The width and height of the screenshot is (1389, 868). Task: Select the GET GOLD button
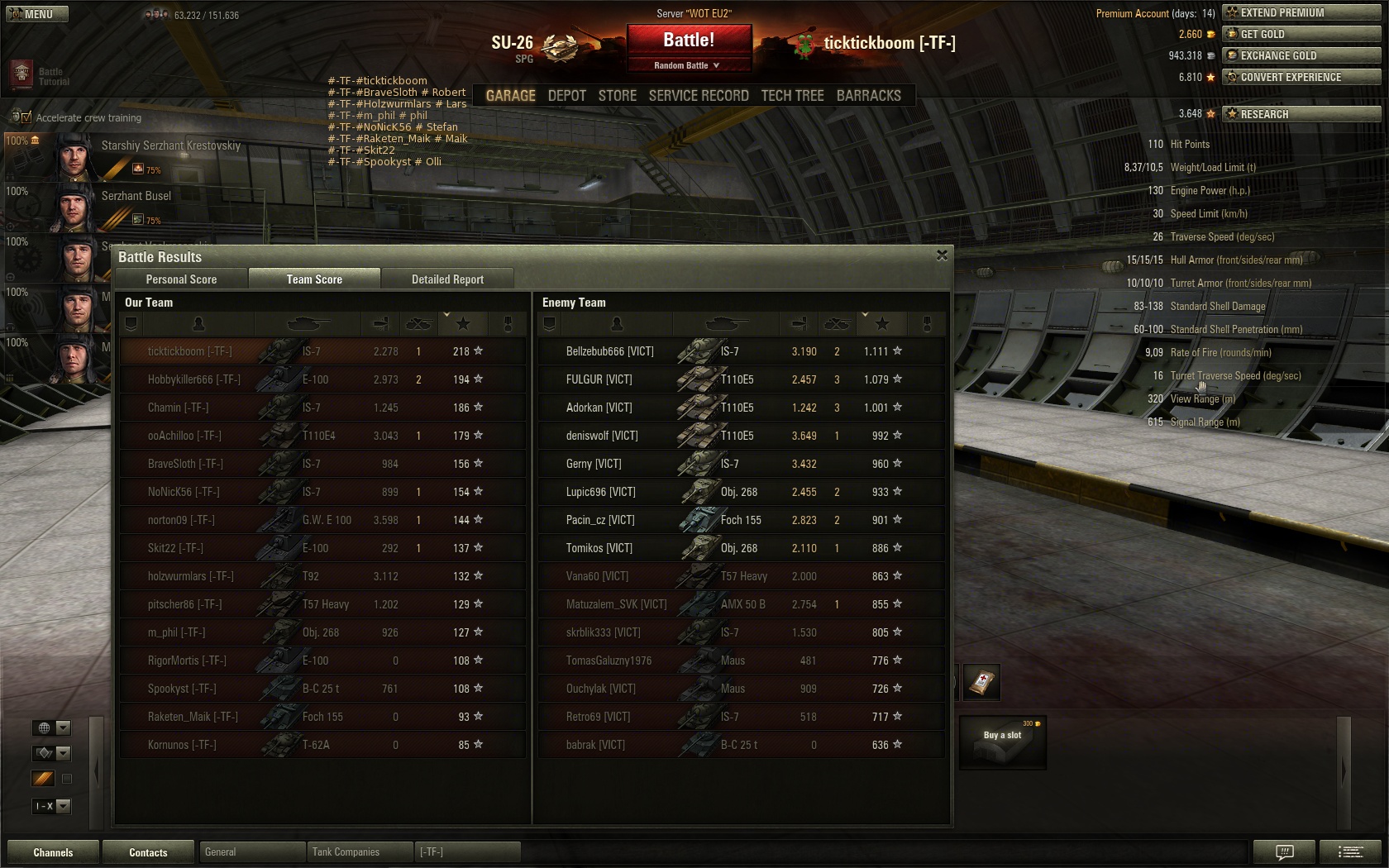1302,34
